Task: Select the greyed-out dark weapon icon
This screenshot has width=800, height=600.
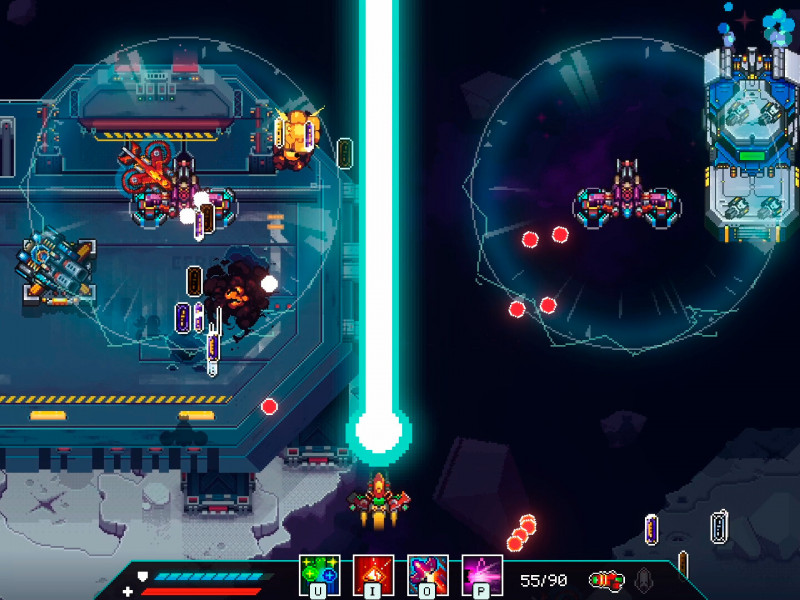Action: (x=645, y=579)
